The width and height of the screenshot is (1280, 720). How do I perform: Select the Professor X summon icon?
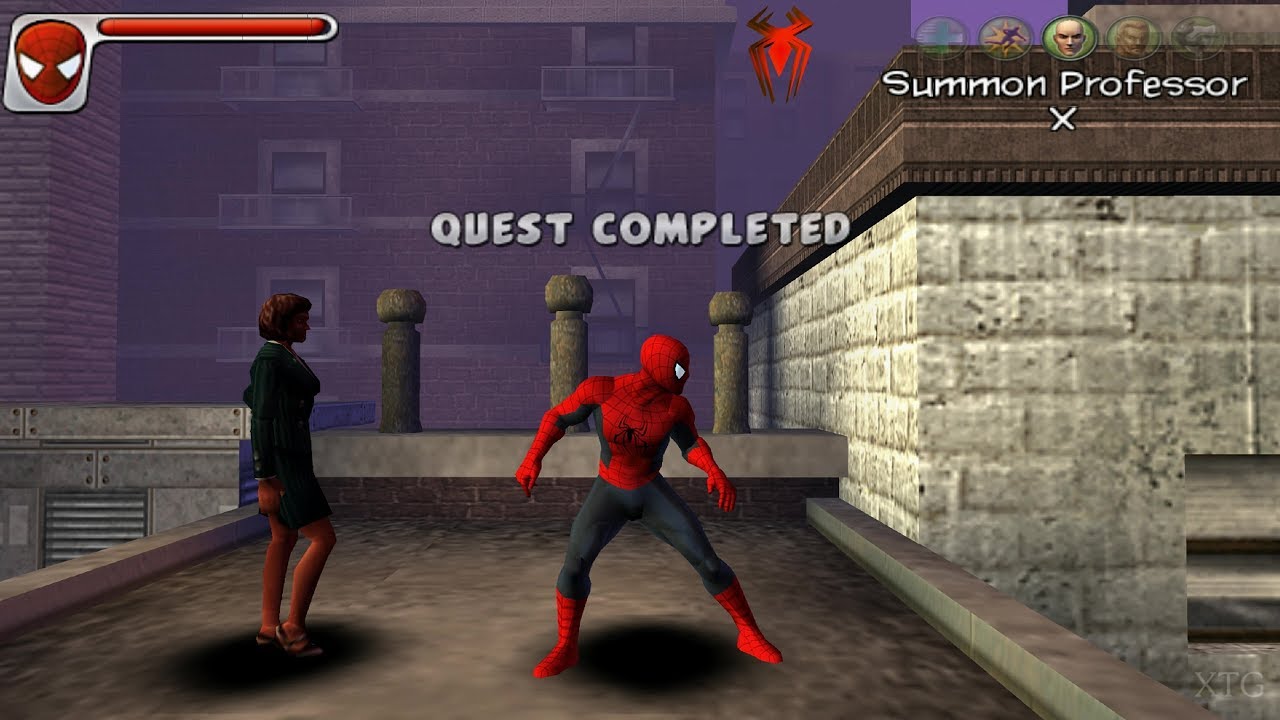1069,38
